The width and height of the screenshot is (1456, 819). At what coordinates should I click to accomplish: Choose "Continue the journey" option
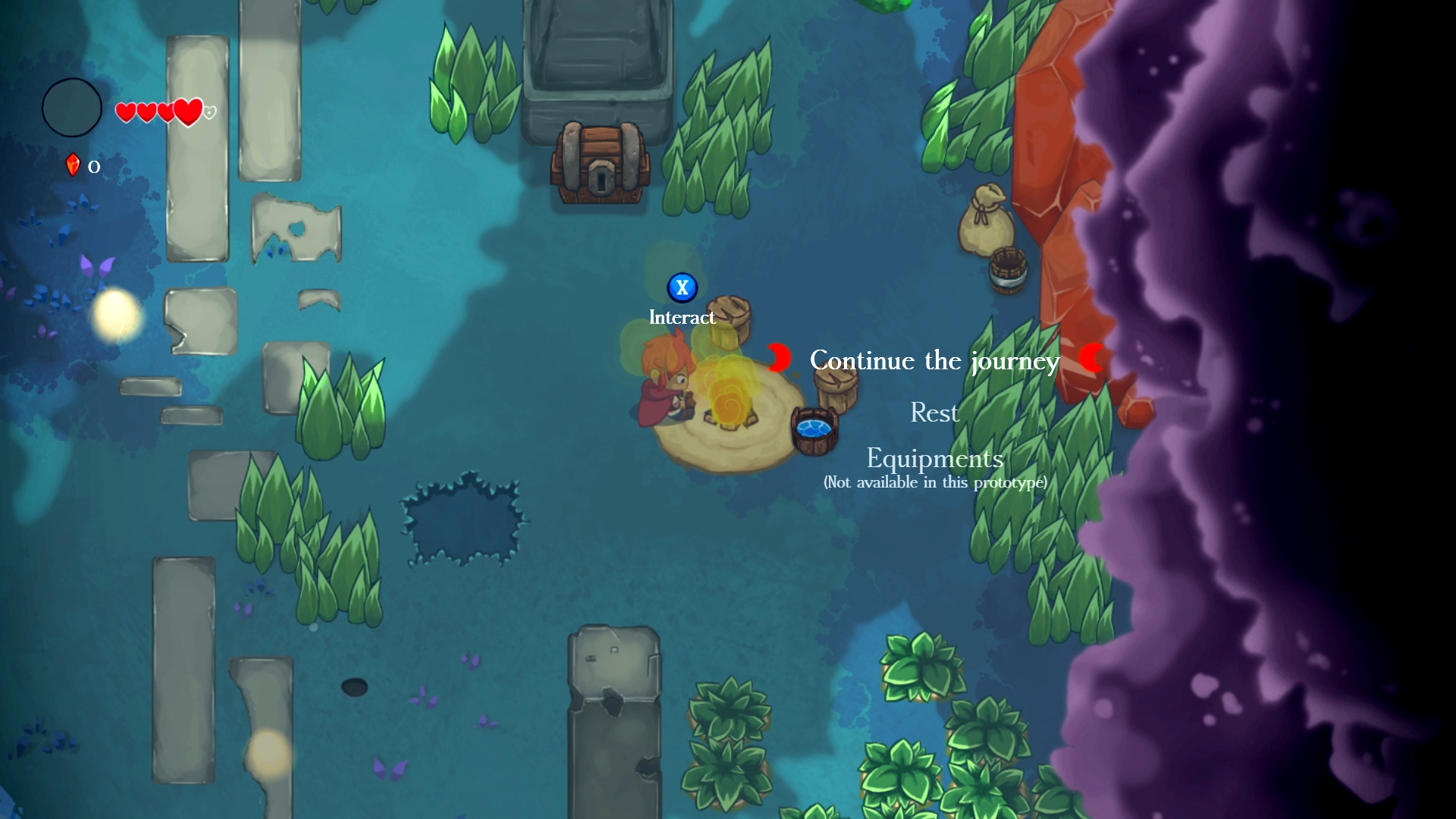[934, 360]
